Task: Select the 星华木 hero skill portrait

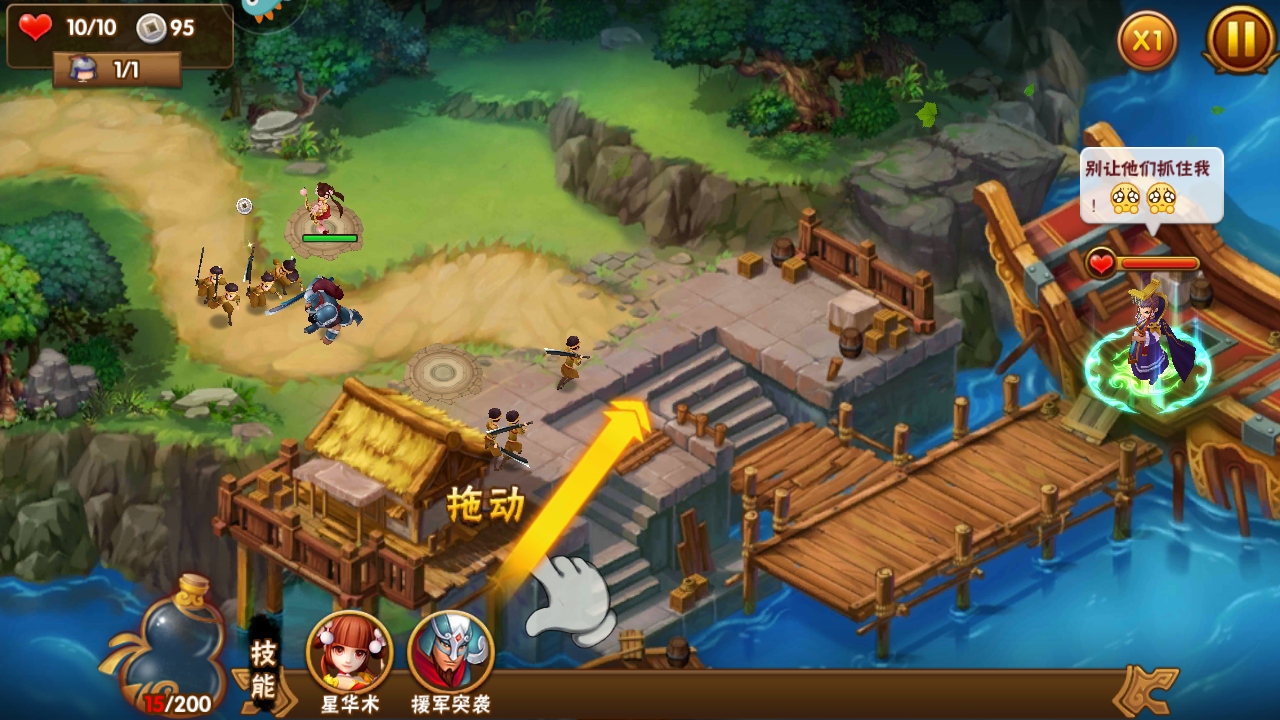Action: (x=350, y=652)
